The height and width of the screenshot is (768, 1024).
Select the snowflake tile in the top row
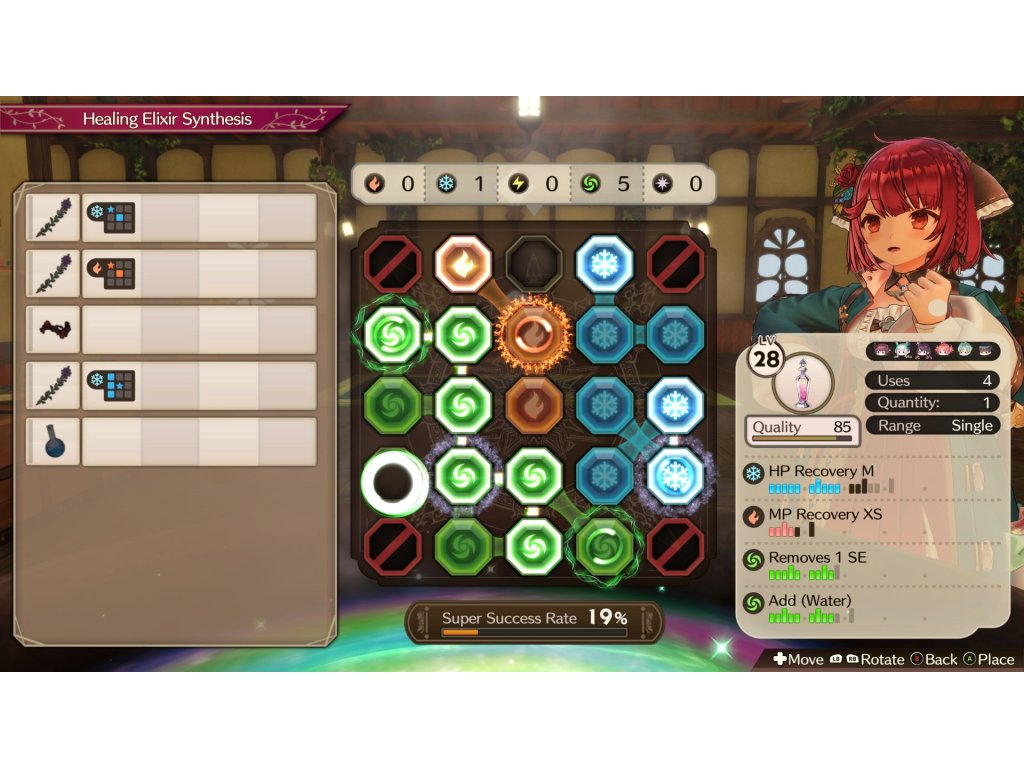coord(605,264)
